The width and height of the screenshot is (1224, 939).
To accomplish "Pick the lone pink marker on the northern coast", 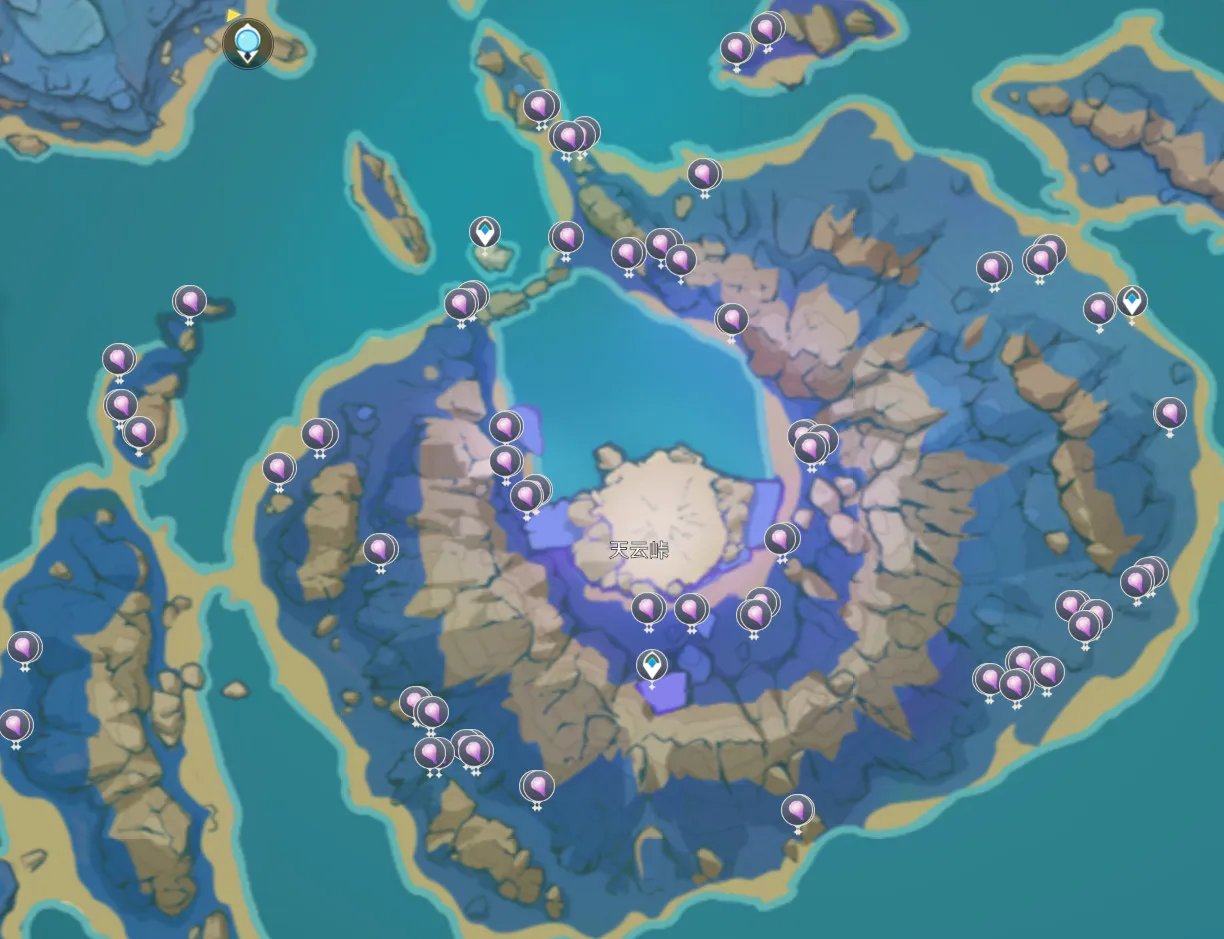I will [x=704, y=175].
